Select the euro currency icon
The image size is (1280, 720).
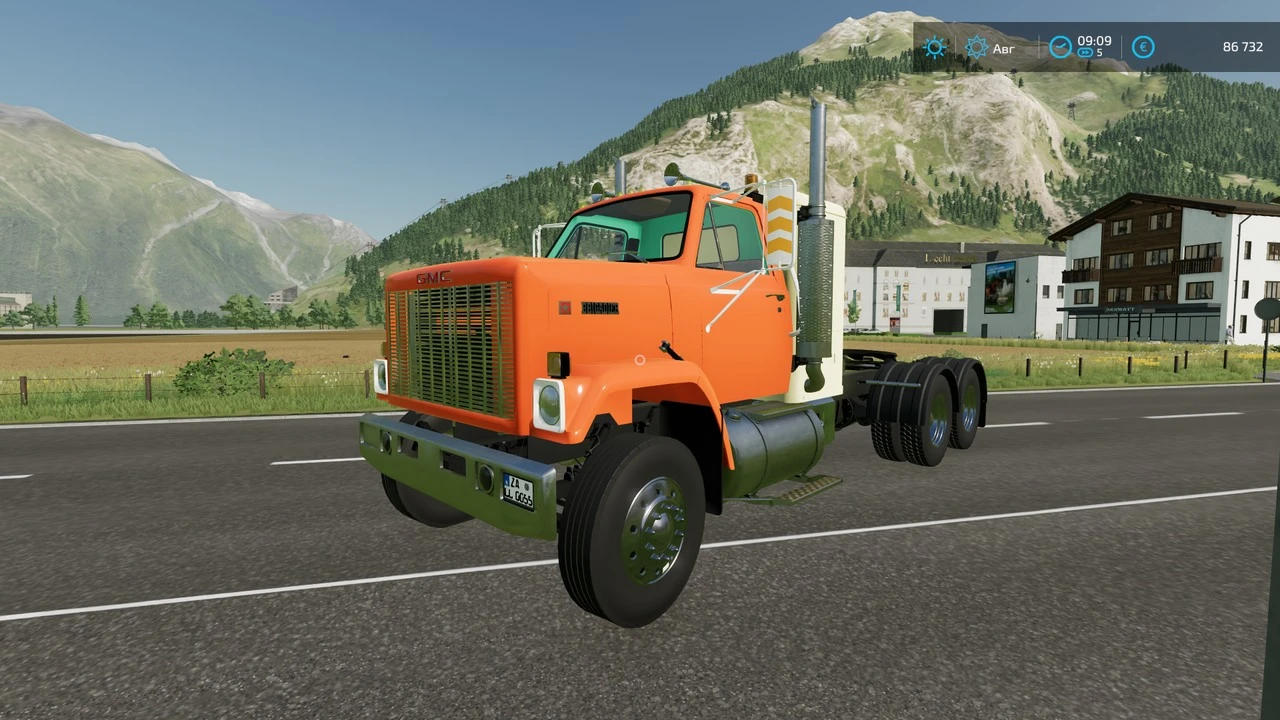click(1142, 47)
